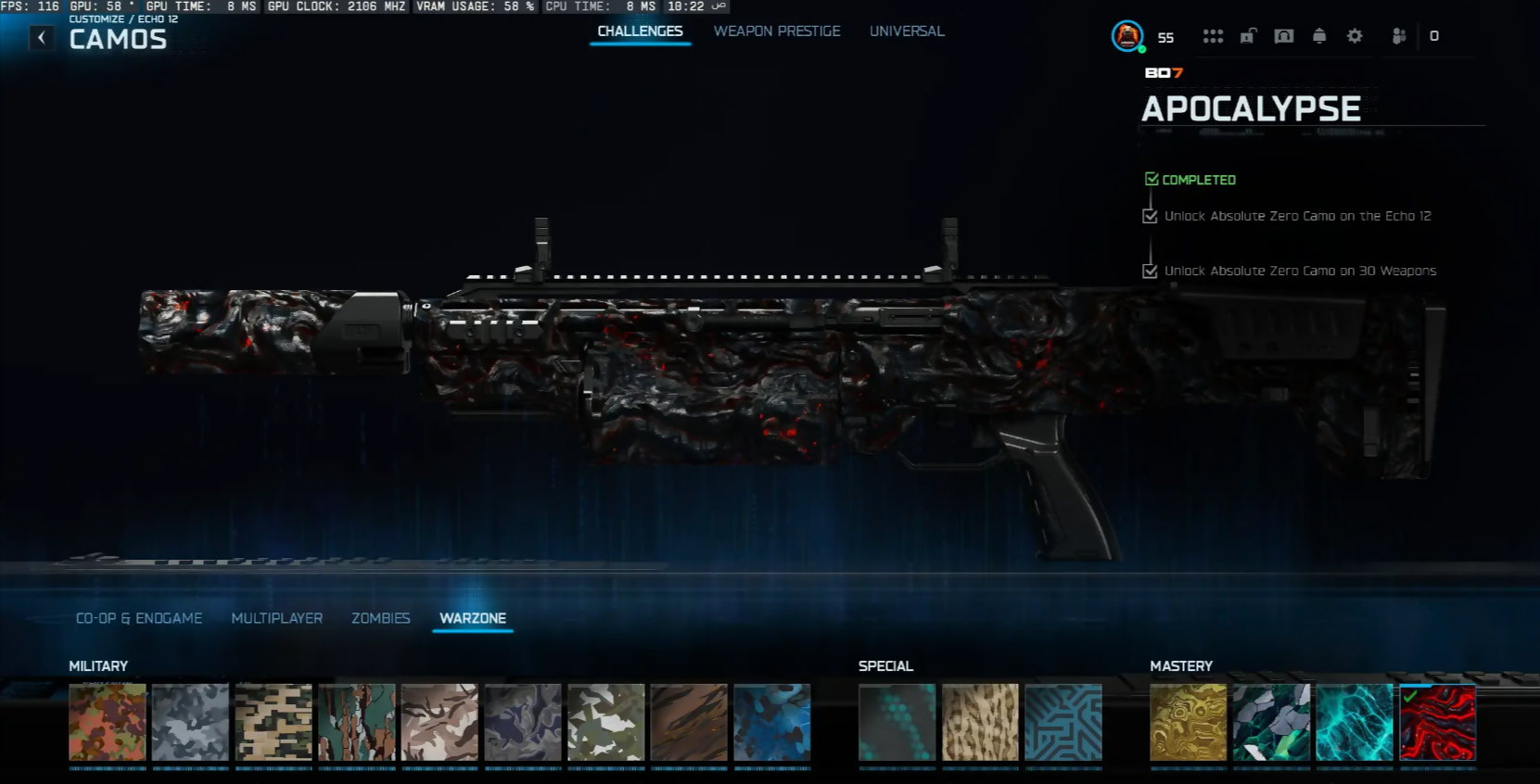
Task: Switch to Multiplayer camo category
Action: 277,618
